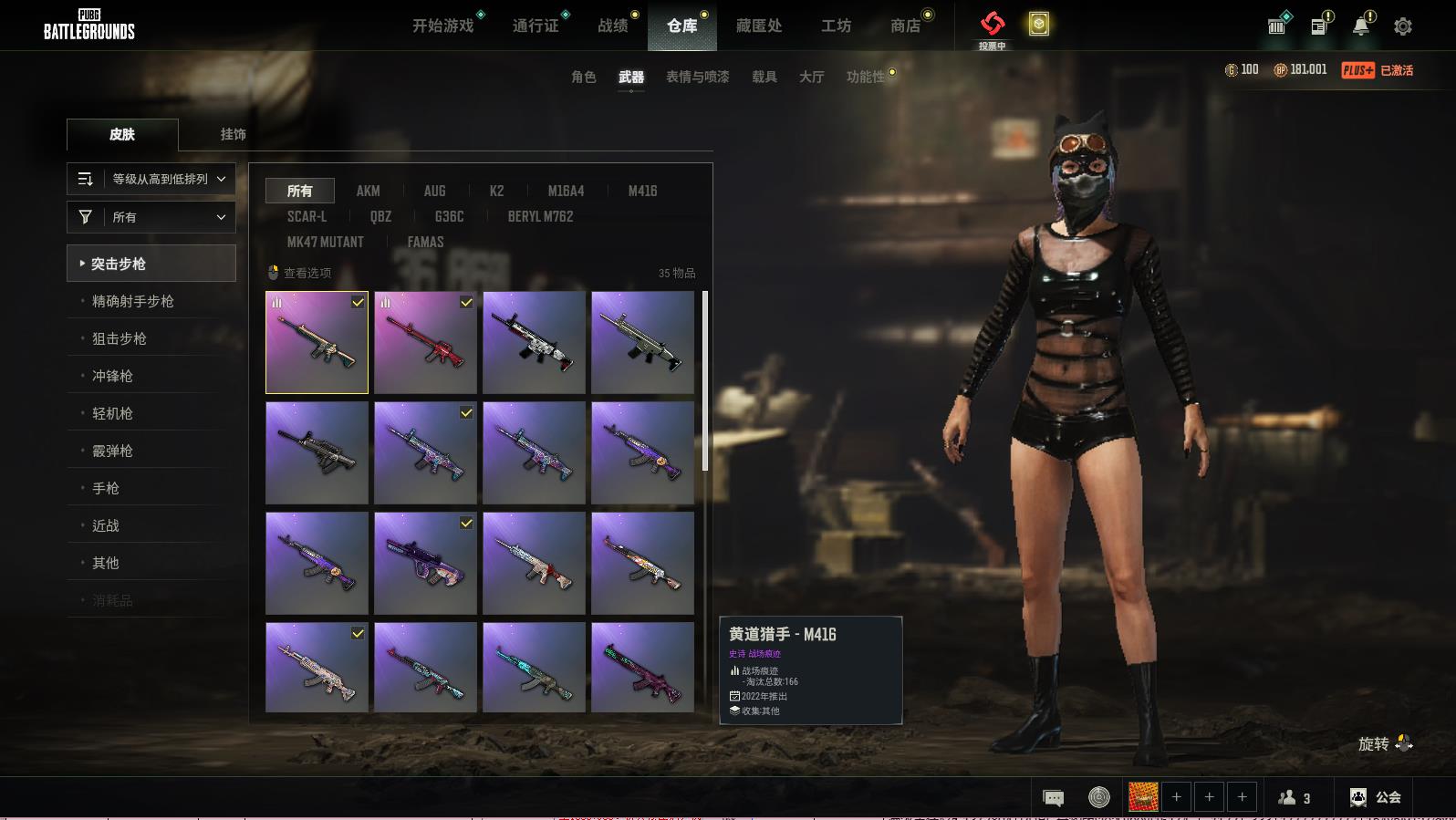Show the 手枪 pistol category

coord(106,488)
